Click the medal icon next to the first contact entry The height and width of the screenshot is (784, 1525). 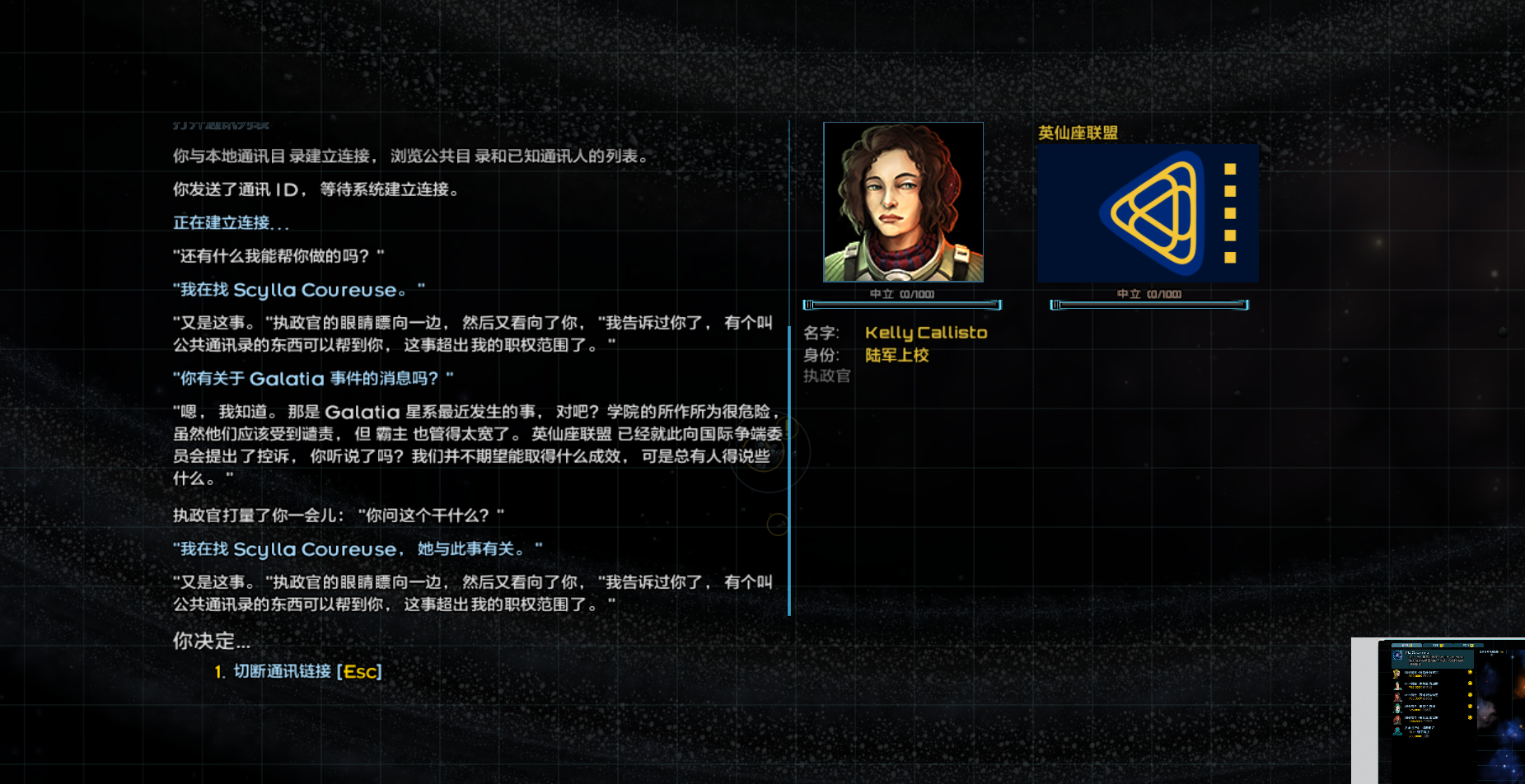(1470, 672)
